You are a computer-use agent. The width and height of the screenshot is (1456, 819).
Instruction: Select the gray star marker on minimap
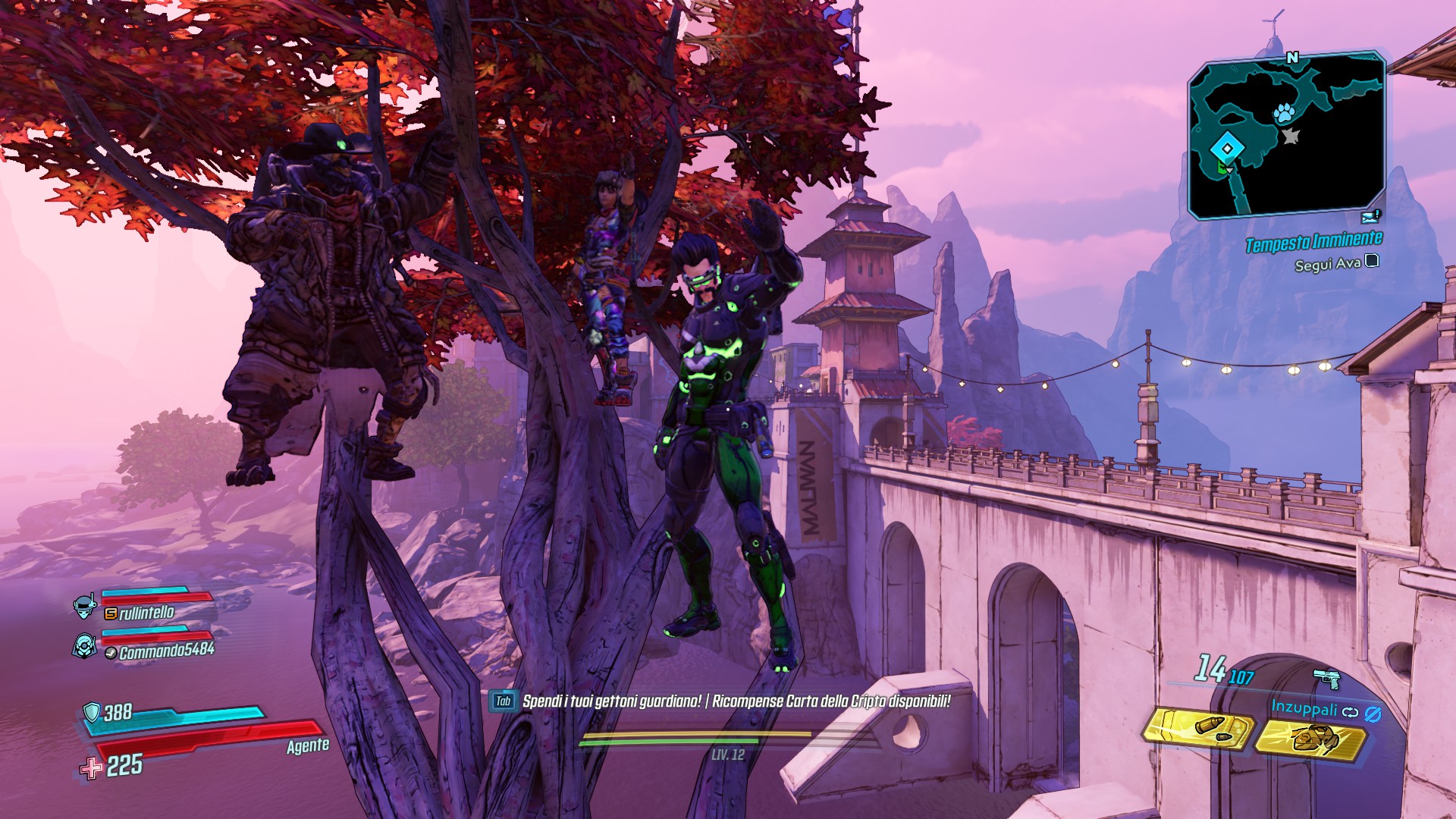(1290, 136)
